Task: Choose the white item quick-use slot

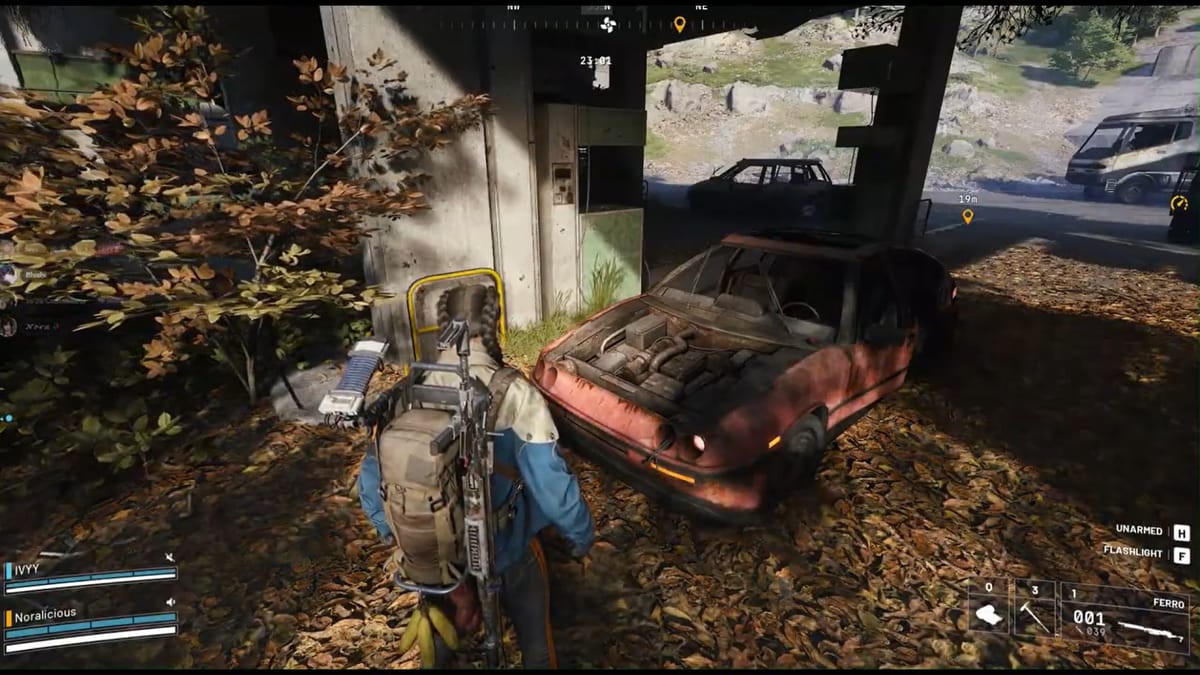Action: click(988, 612)
